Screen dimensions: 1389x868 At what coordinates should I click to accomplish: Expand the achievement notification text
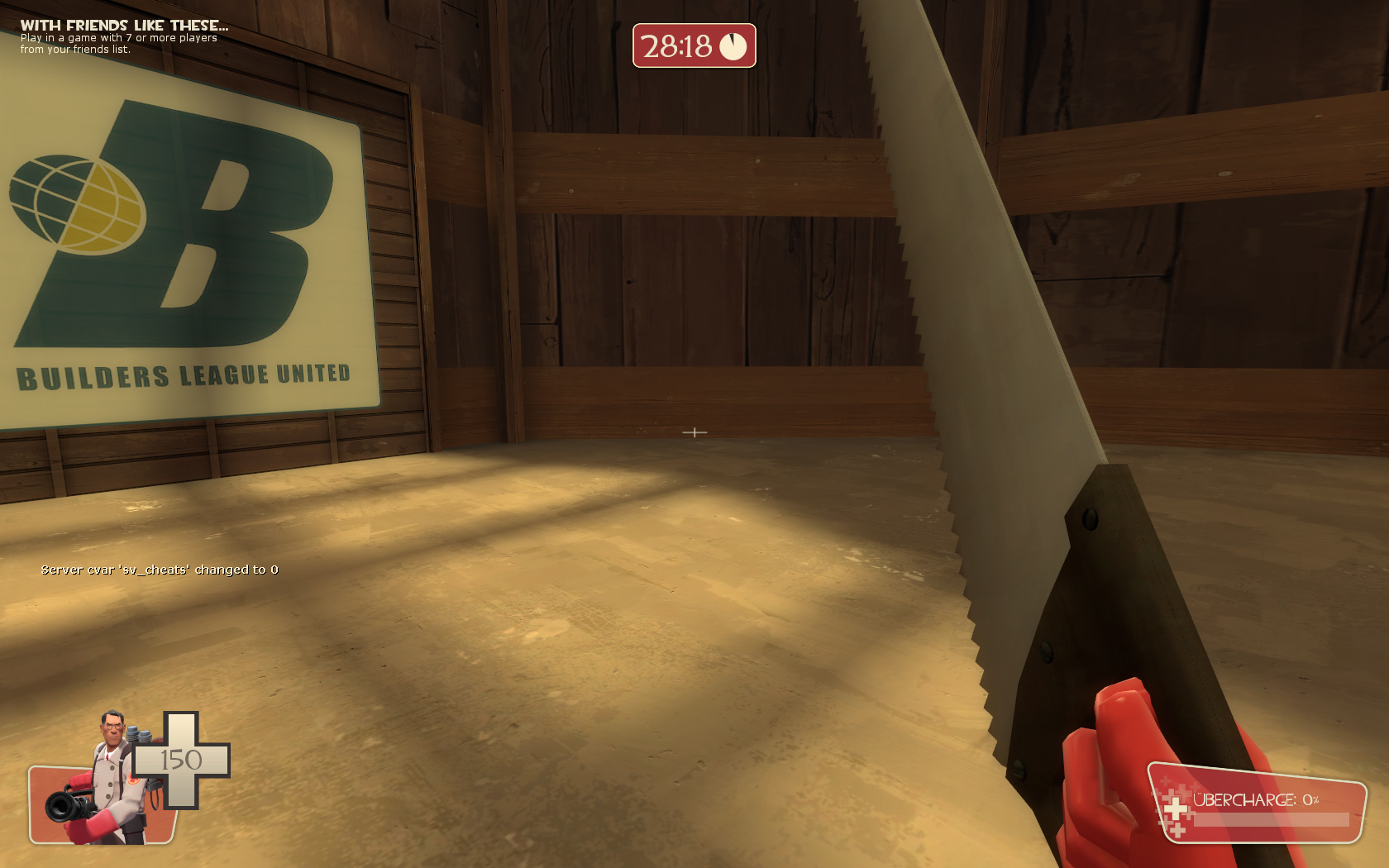coord(116,43)
